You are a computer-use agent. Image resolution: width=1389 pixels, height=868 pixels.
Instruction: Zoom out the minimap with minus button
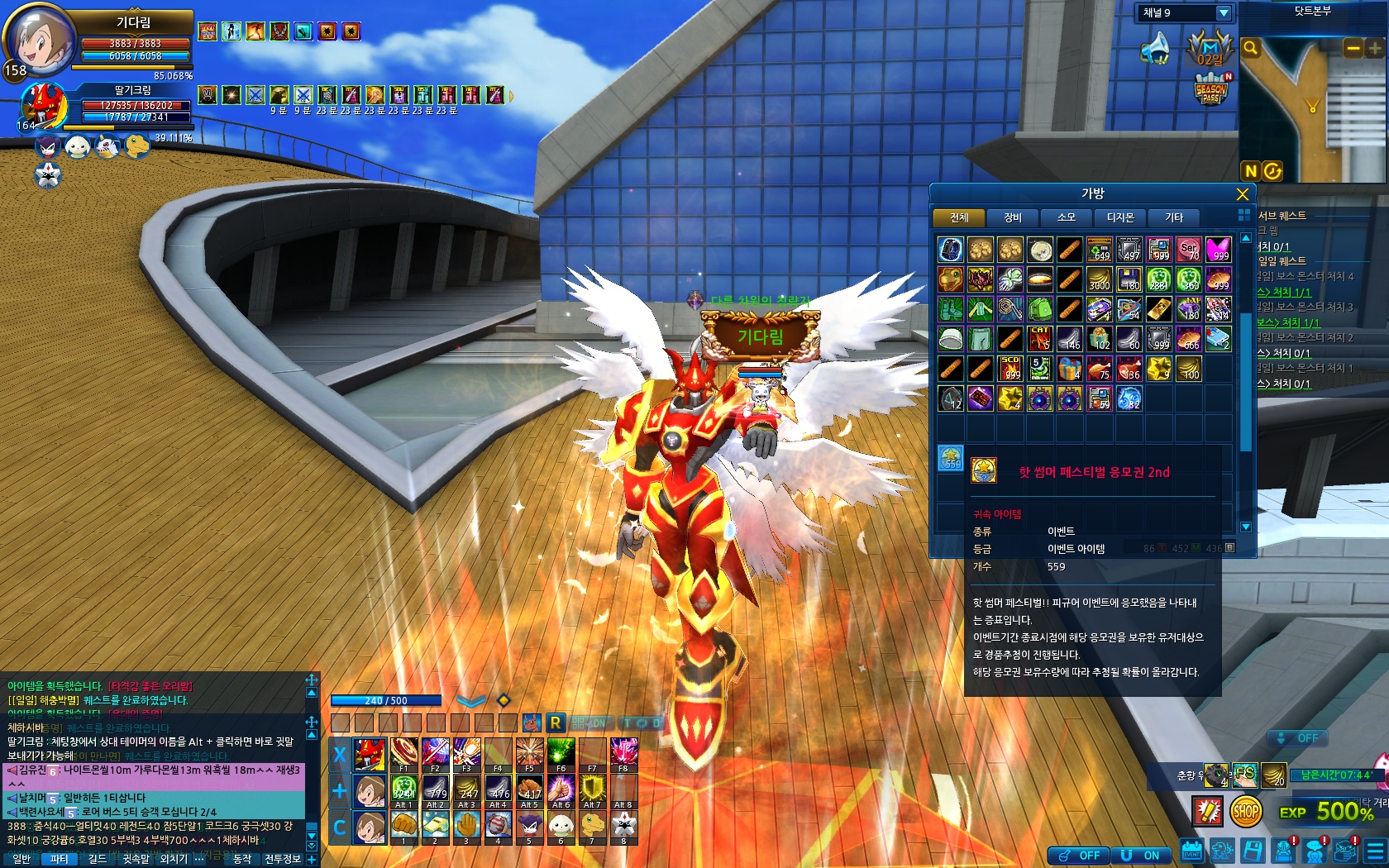[1353, 49]
